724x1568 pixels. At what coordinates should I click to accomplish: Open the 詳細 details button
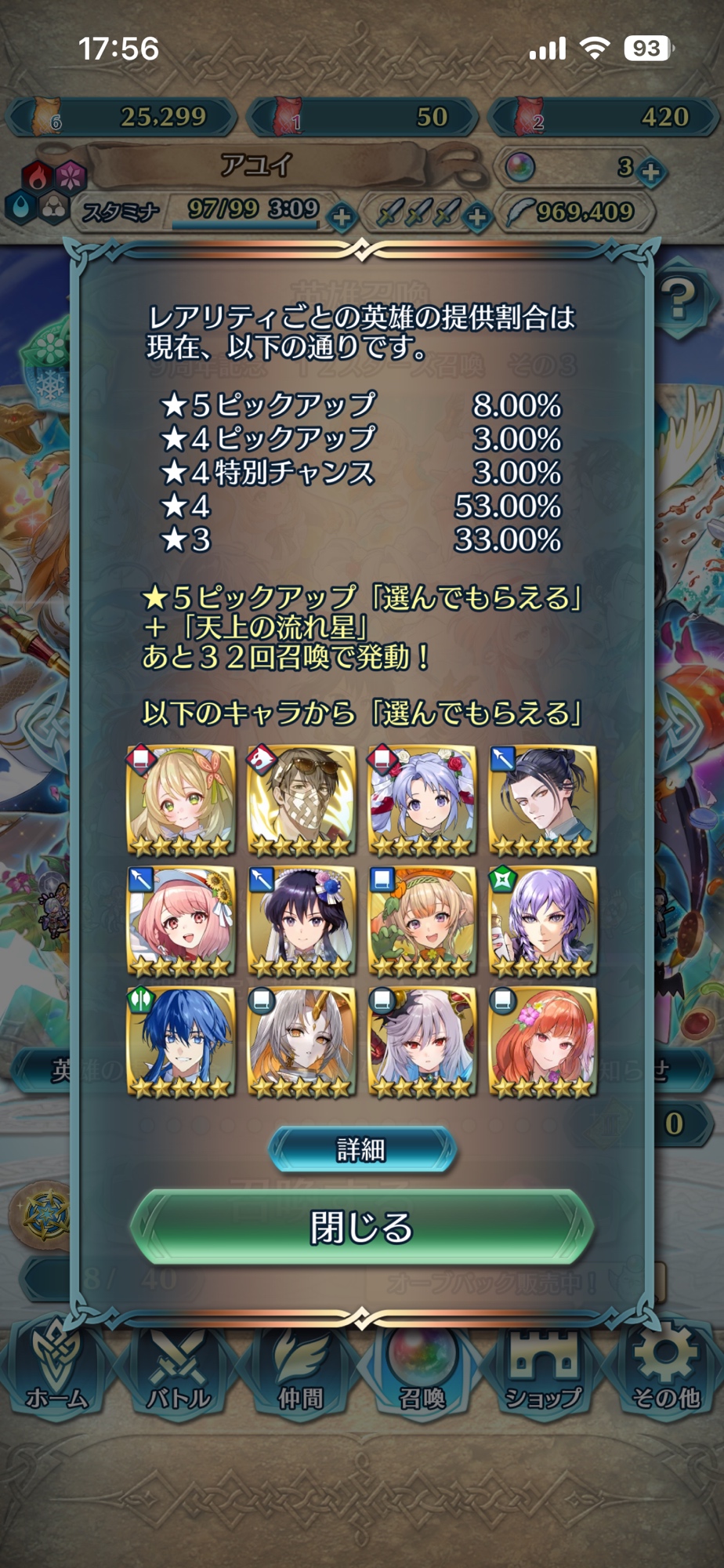pos(361,1149)
